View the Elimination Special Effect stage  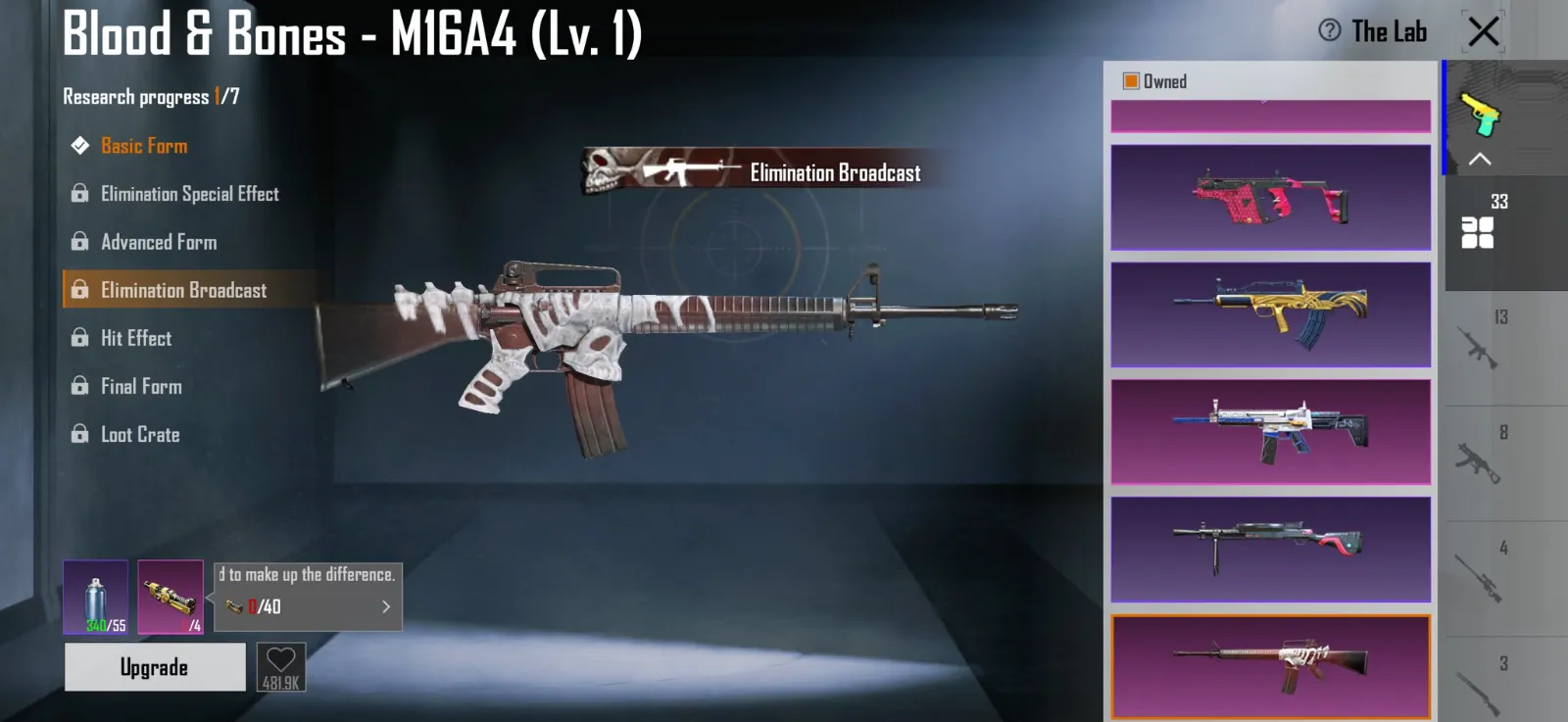click(189, 194)
